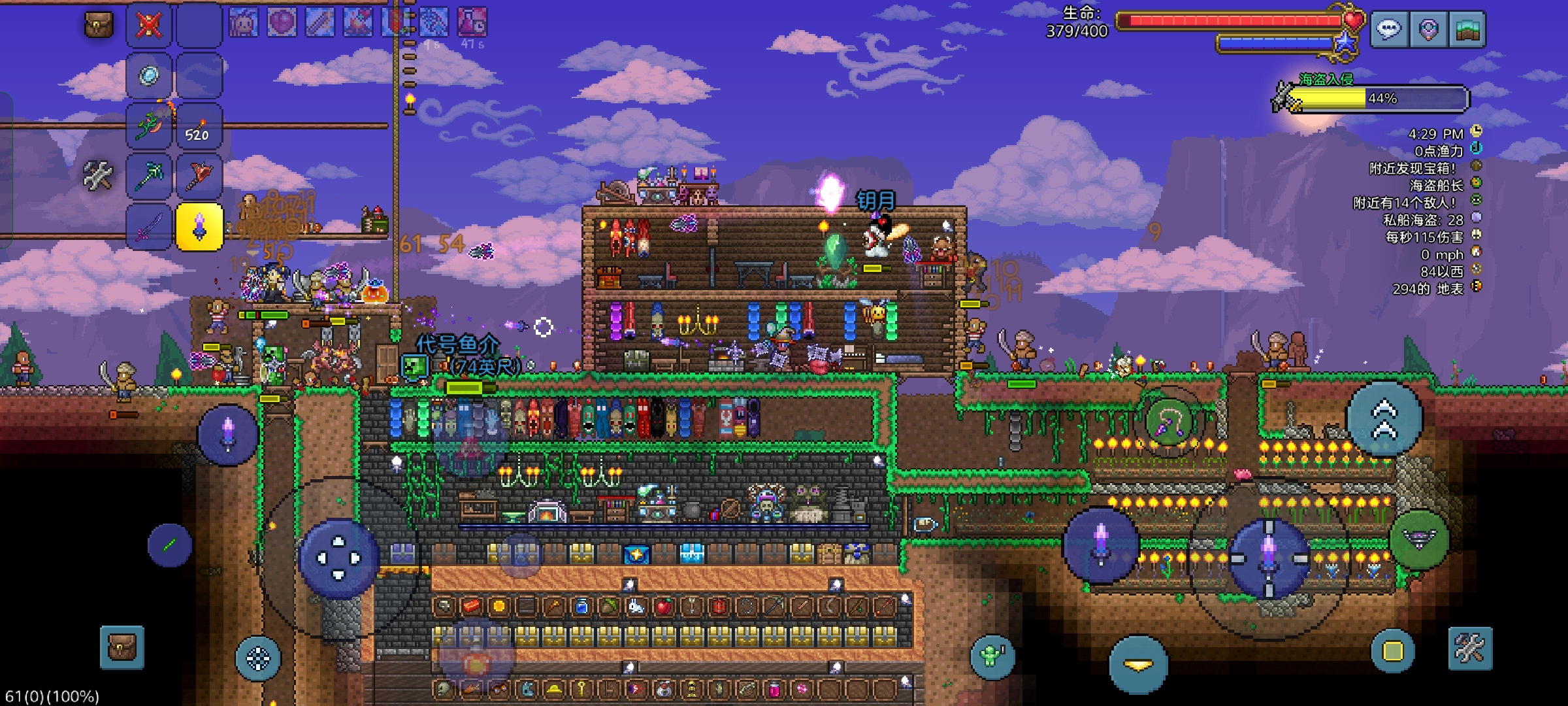Screen dimensions: 1568x706
Task: Tap the highlighted crystal weapon slot
Action: coord(199,227)
